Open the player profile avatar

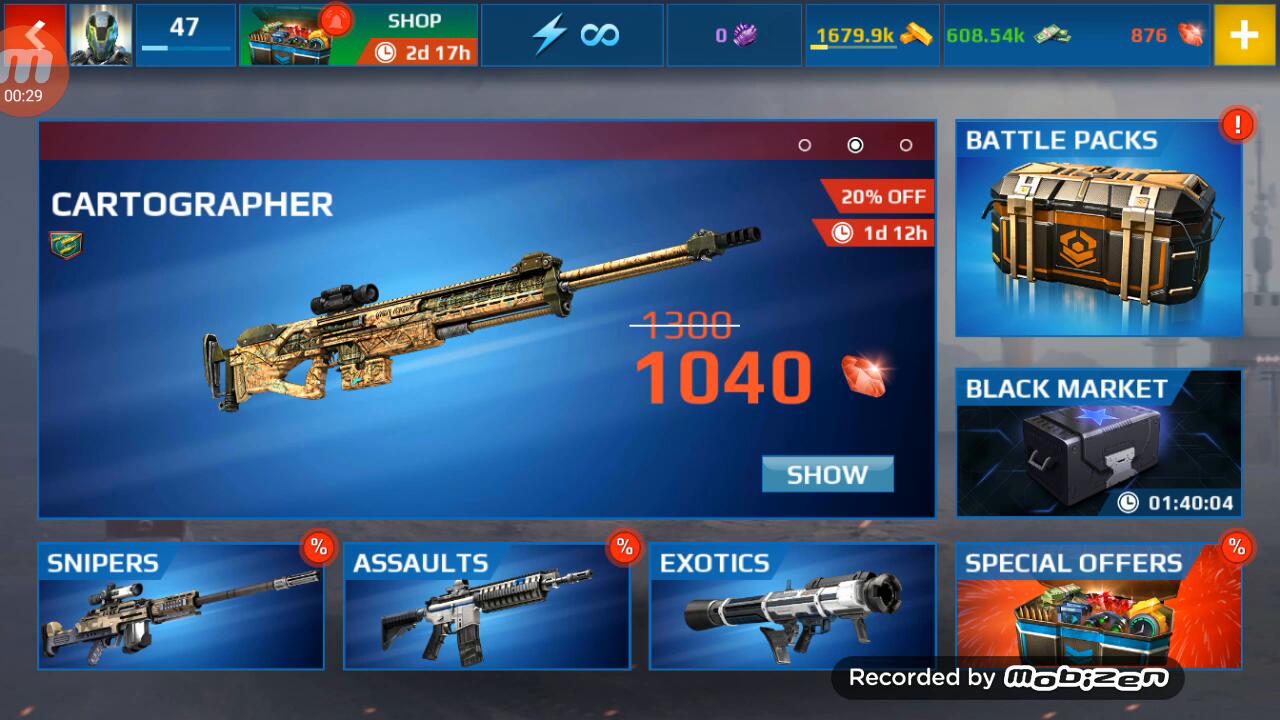coord(101,35)
